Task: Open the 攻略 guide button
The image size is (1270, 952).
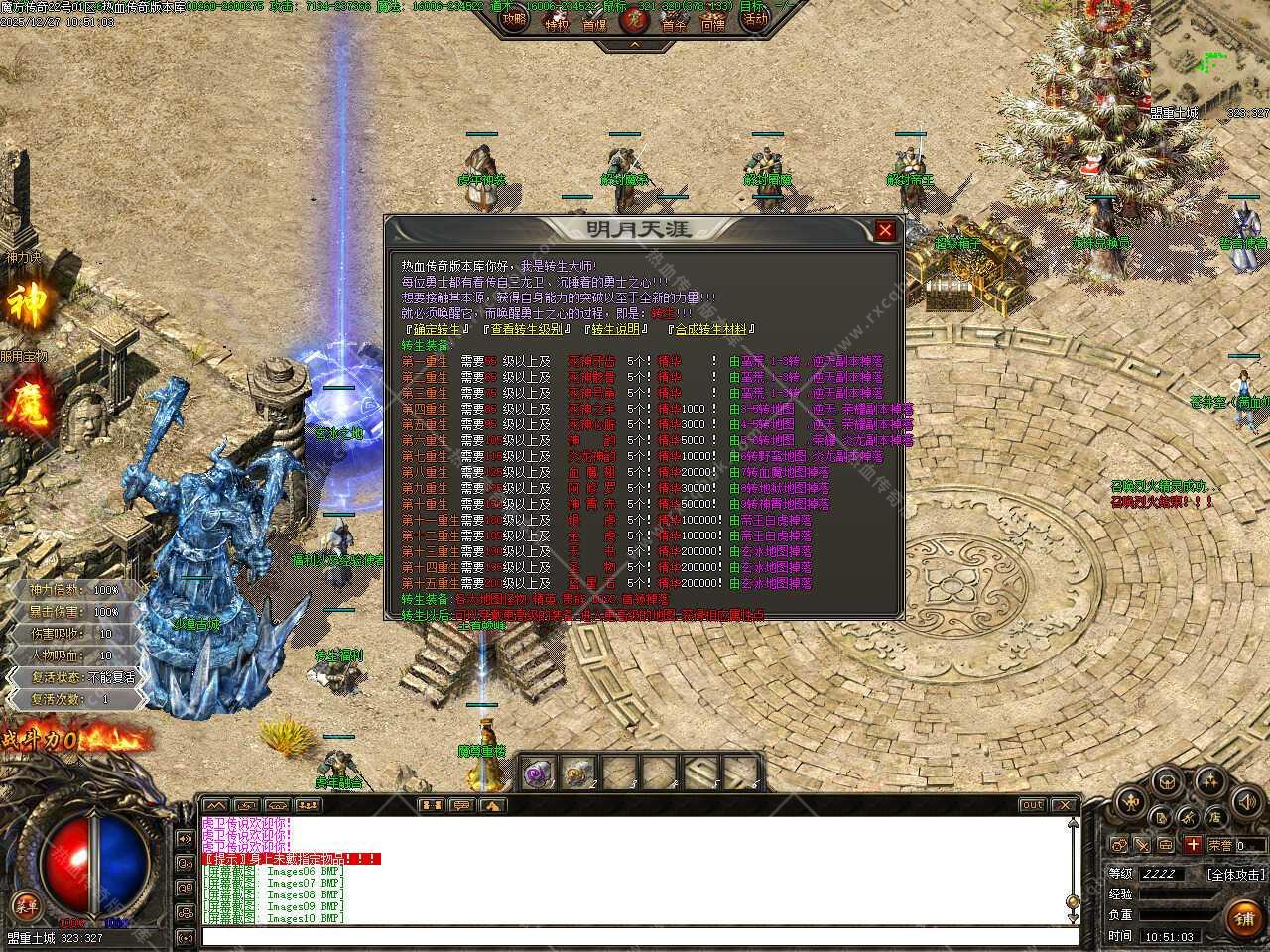Action: click(514, 20)
